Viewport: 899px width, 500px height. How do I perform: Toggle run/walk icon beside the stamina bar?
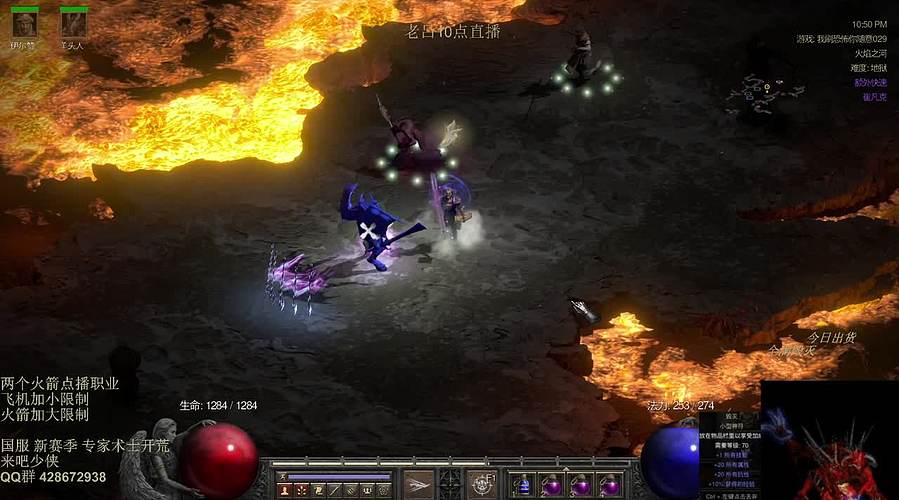[282, 476]
